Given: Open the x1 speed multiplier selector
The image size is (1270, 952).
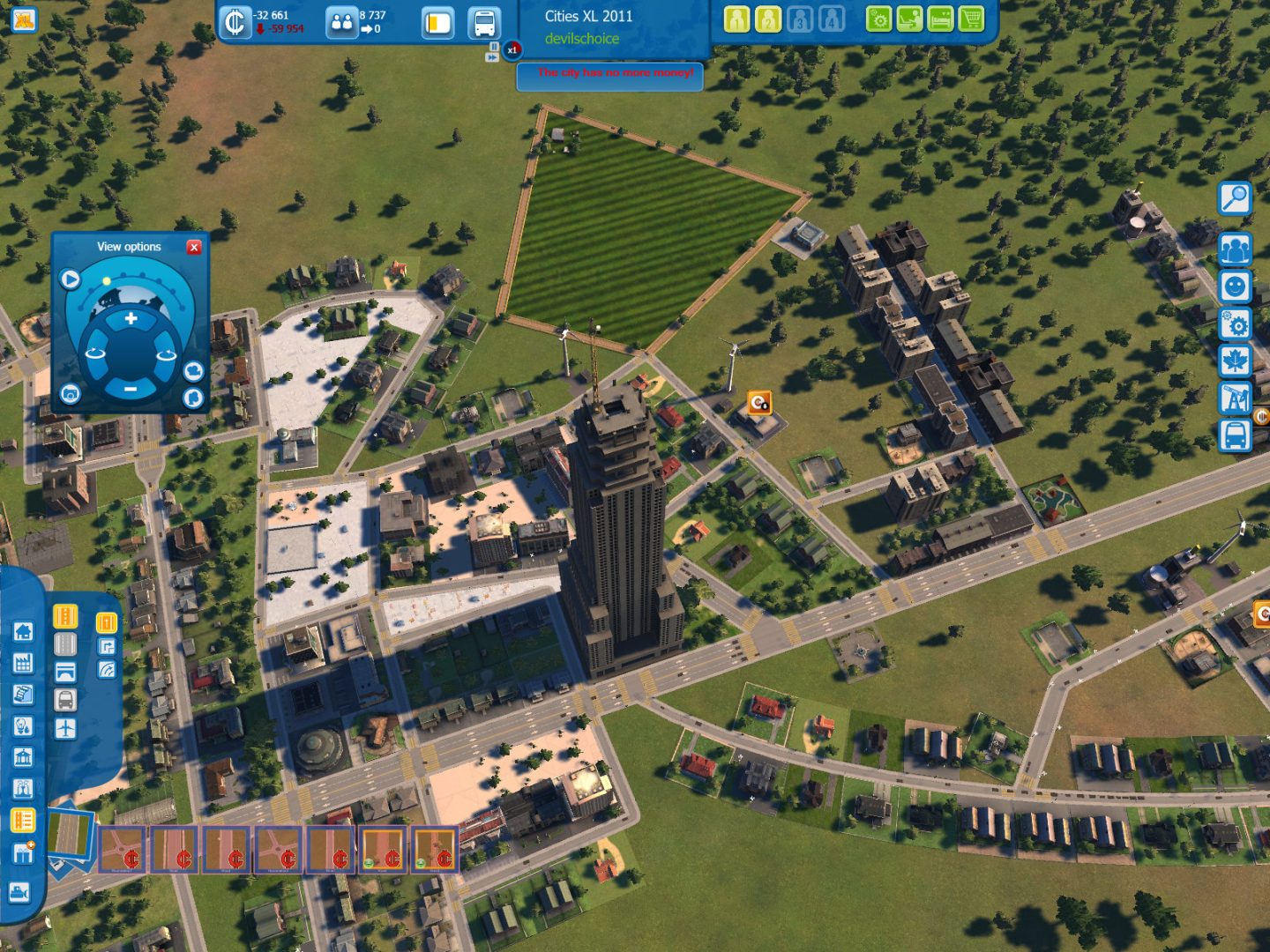Looking at the screenshot, I should (512, 51).
